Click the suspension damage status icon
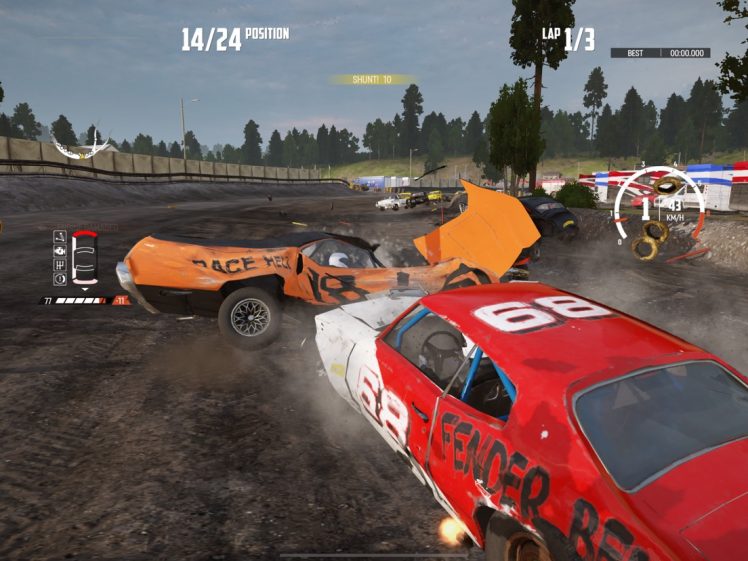The height and width of the screenshot is (561, 748). 60,237
